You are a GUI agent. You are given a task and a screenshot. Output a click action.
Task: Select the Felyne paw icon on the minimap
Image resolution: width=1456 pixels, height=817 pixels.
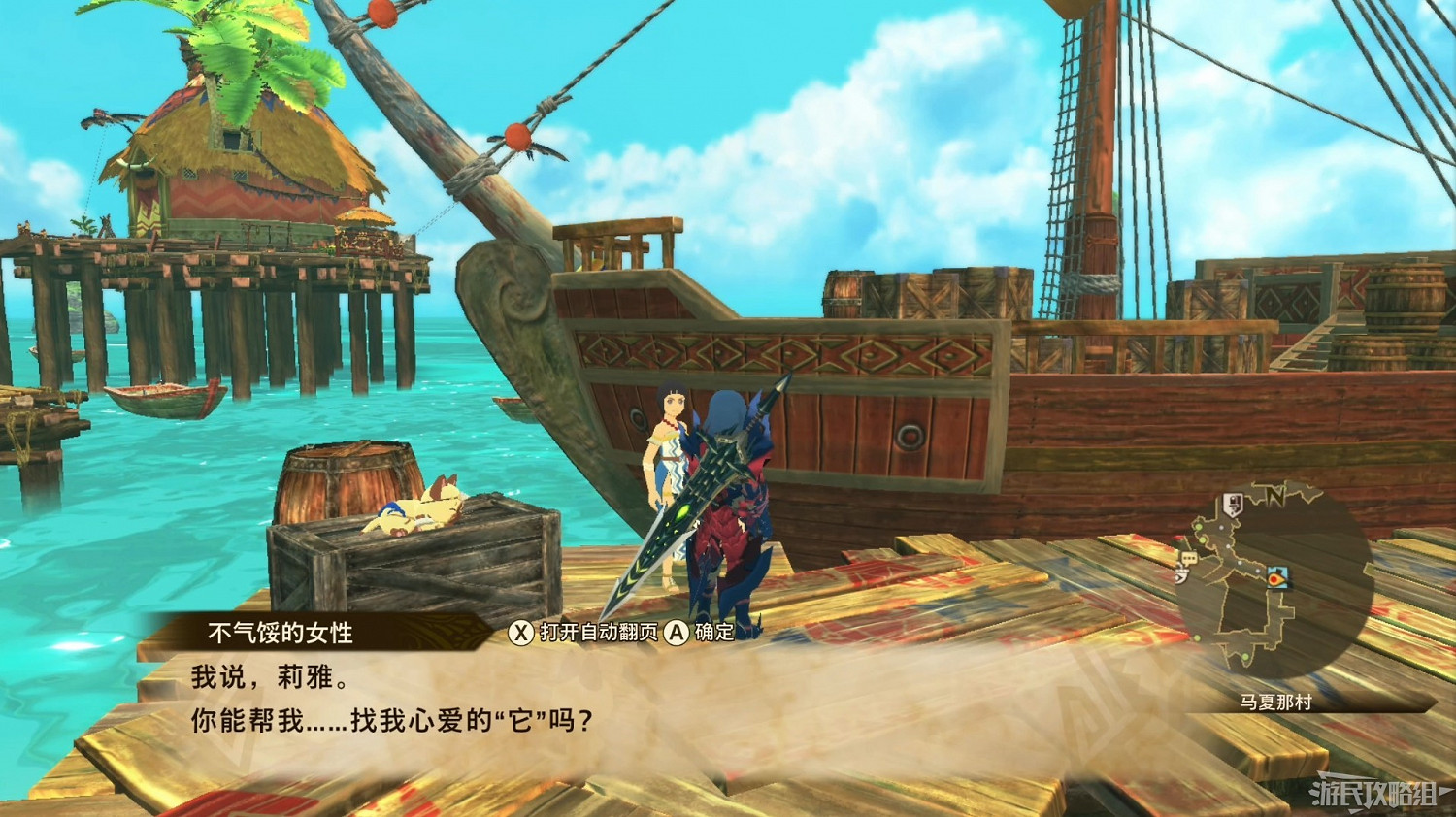(1181, 575)
